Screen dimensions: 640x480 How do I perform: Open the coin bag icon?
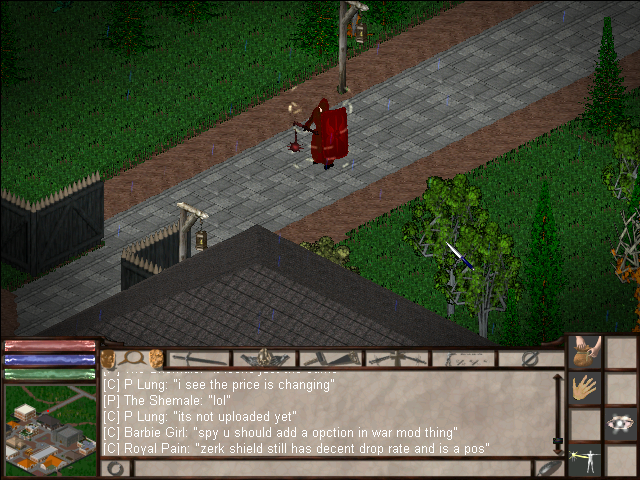(x=585, y=353)
